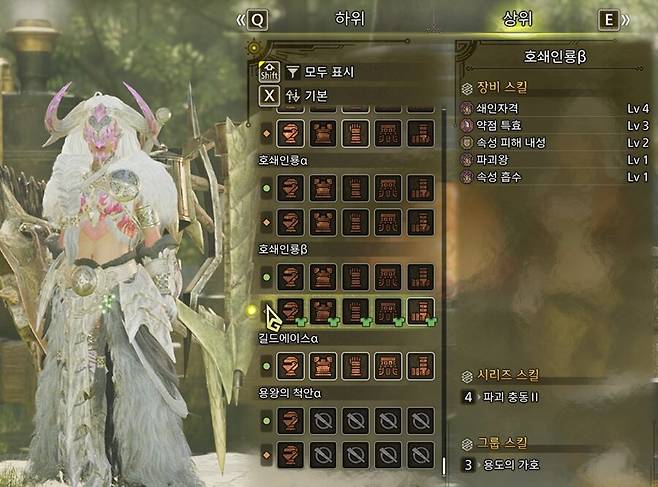
Task: Select the 길드에이스α chest armor piece
Action: [x=323, y=366]
